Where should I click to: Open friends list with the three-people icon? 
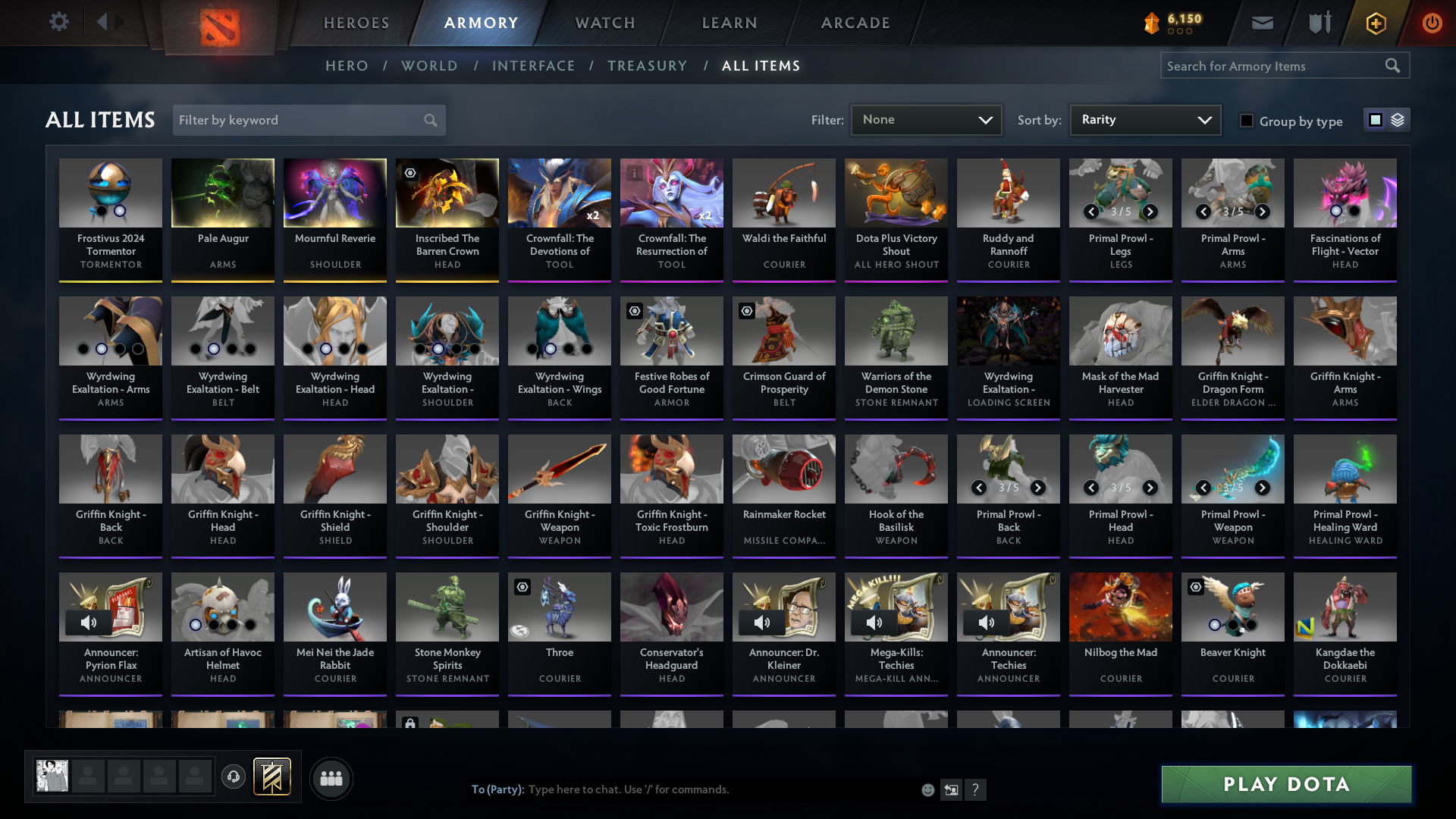point(331,778)
